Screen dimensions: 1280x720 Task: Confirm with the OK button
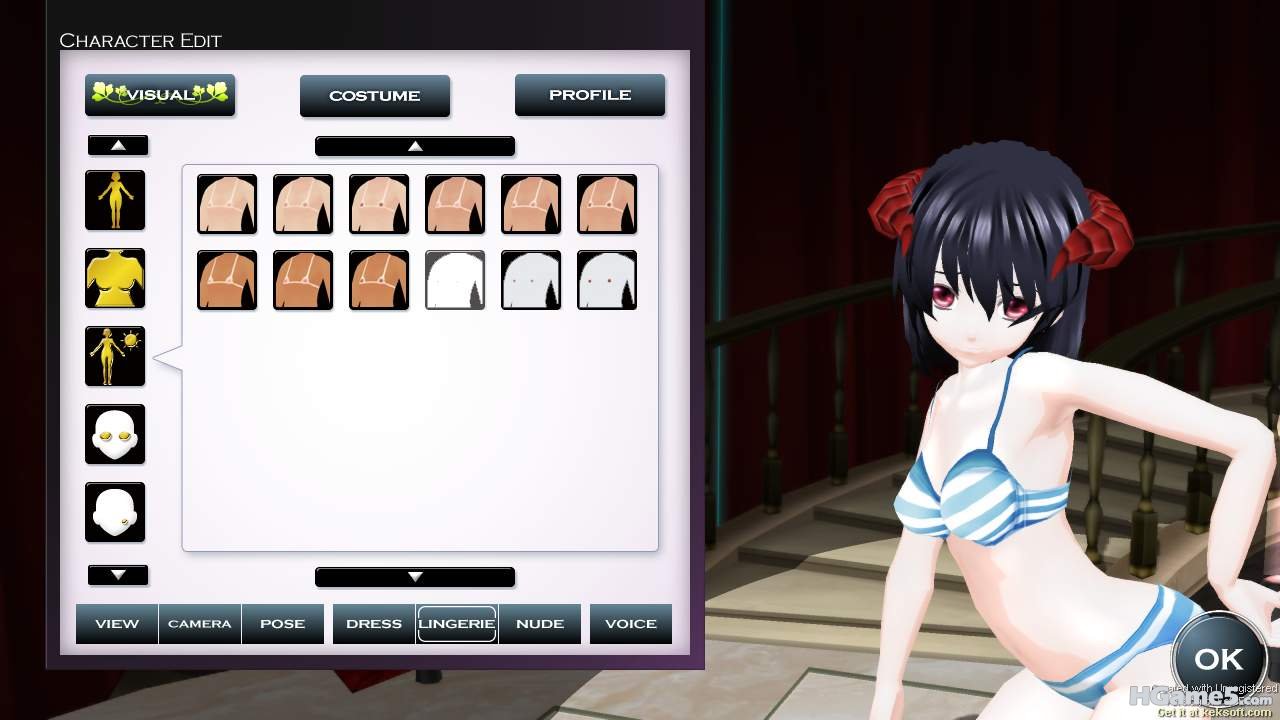pos(1218,659)
